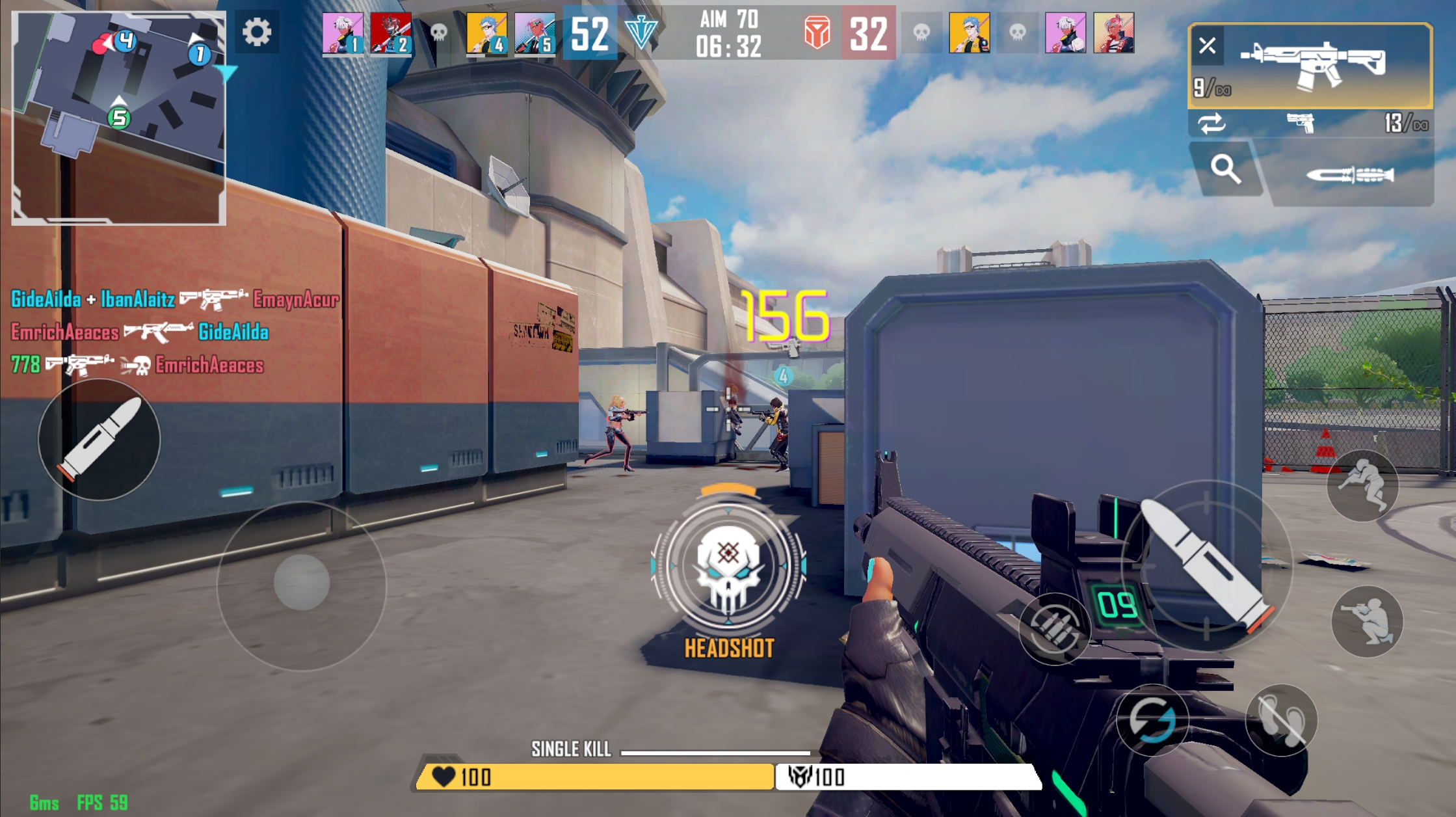Tap the bullets fire-mode button

[1053, 628]
